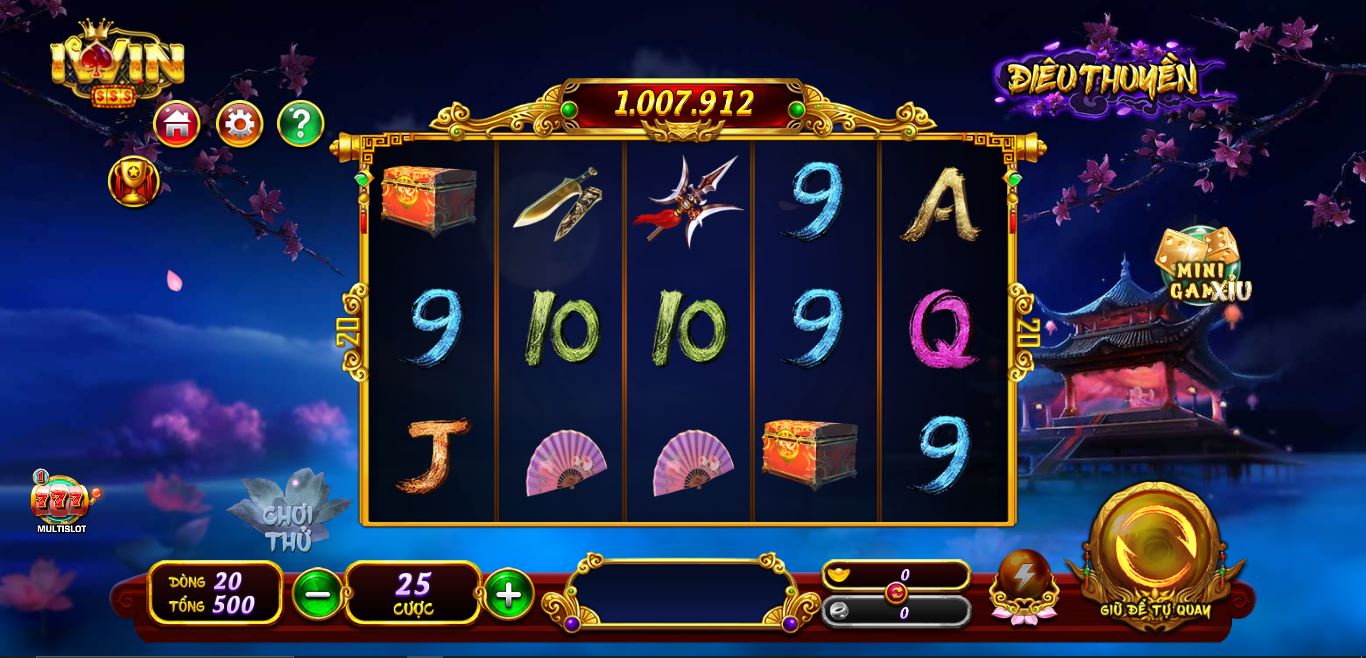Go to the home screen
This screenshot has height=658, width=1366.
point(177,124)
